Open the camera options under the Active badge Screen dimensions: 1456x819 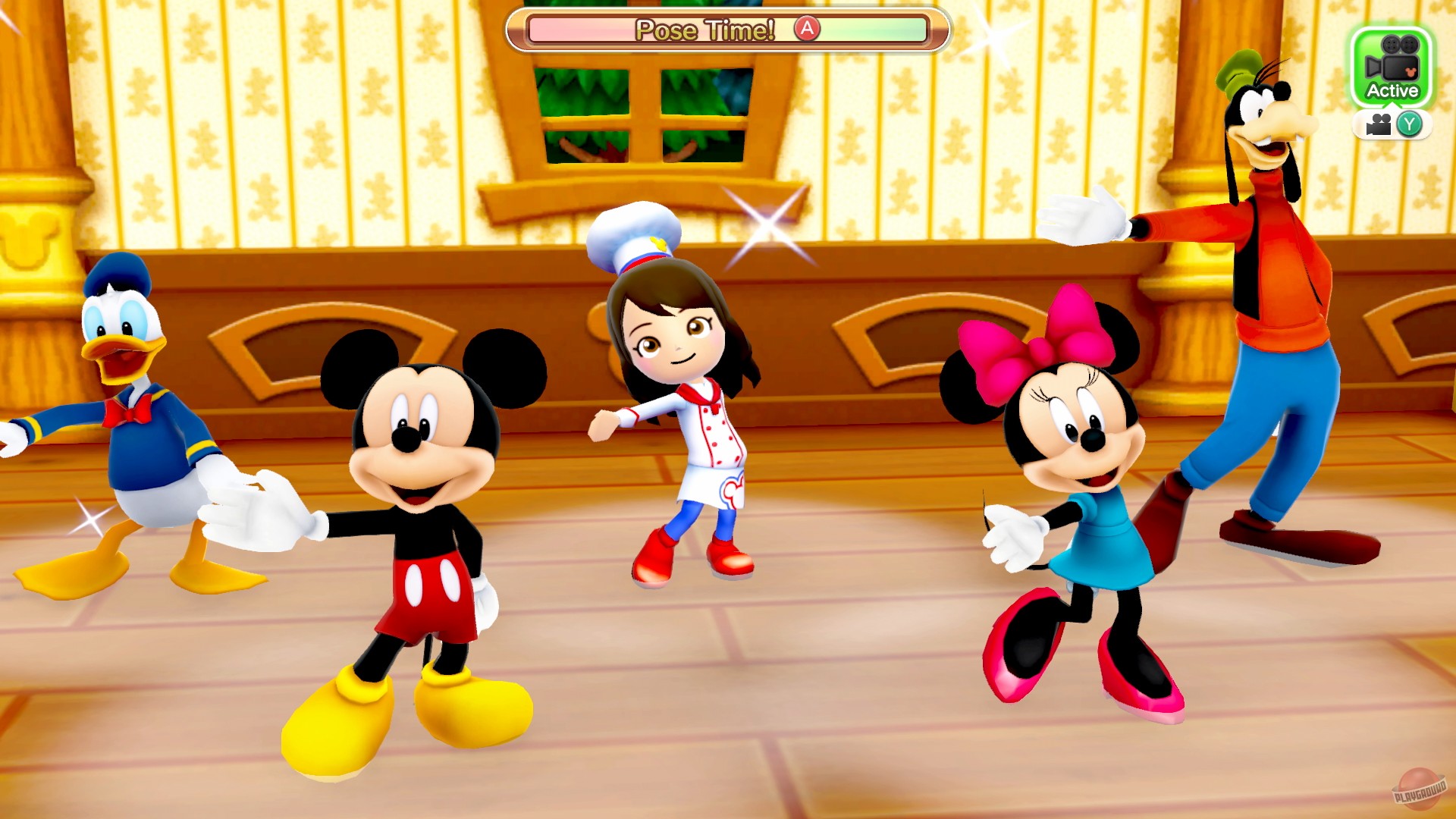[1392, 123]
